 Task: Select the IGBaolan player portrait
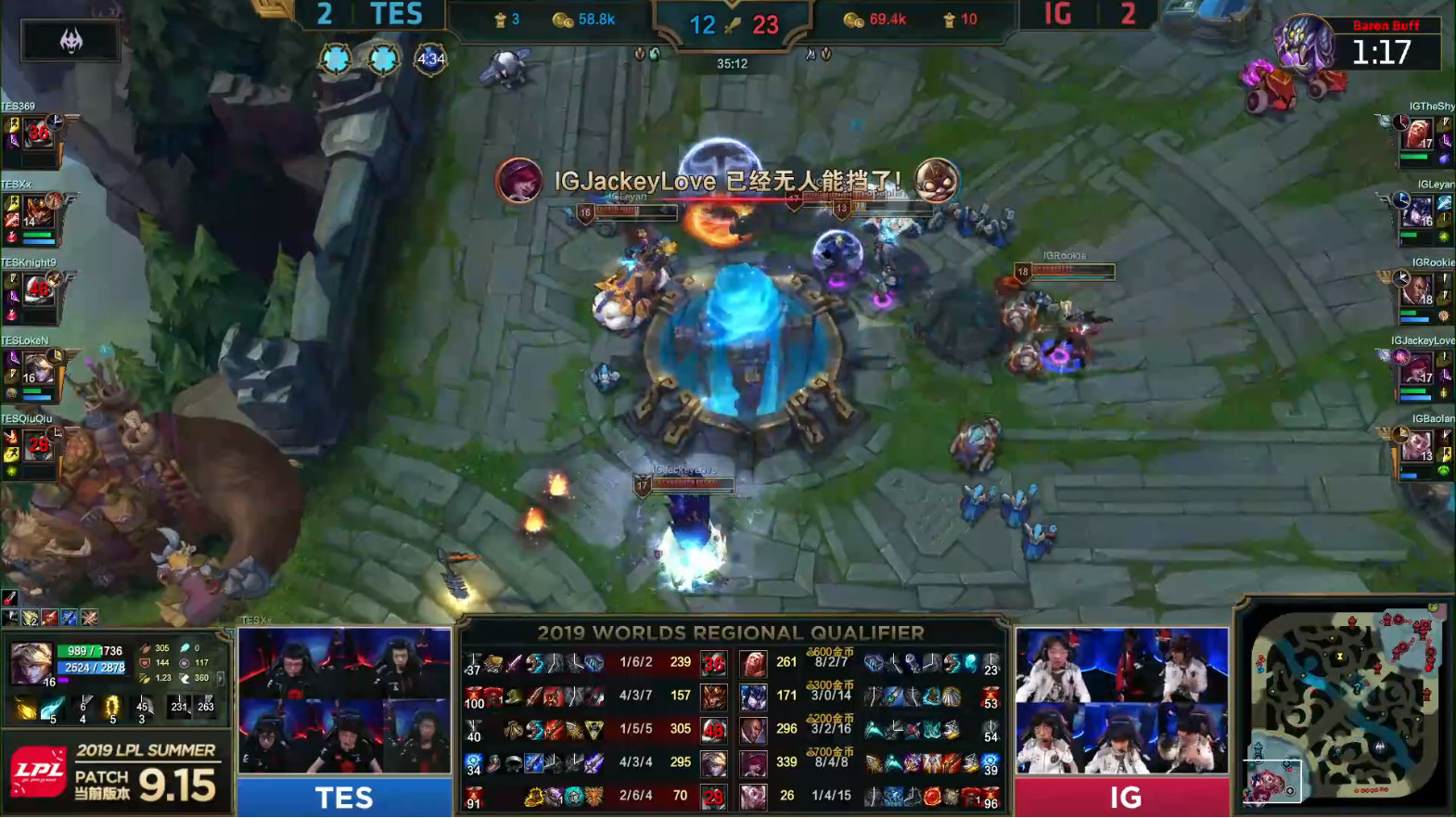pyautogui.click(x=1418, y=446)
